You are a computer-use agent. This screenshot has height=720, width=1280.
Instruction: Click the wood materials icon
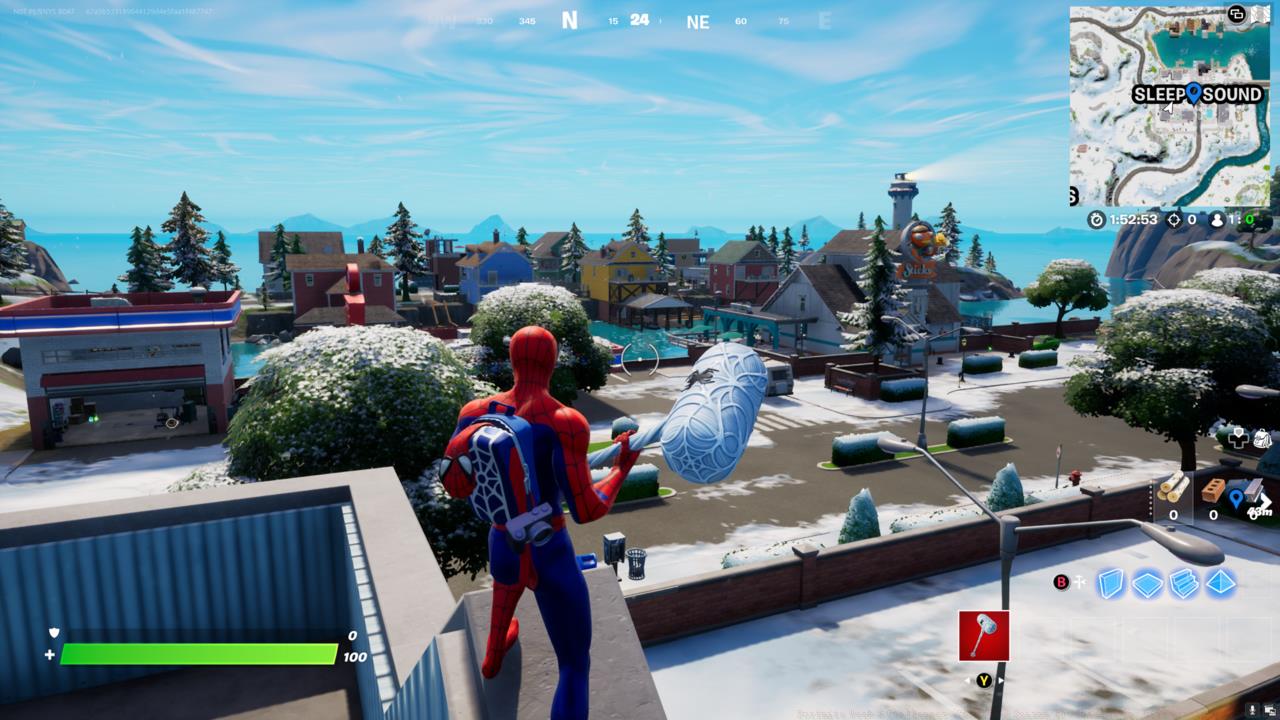point(1170,488)
